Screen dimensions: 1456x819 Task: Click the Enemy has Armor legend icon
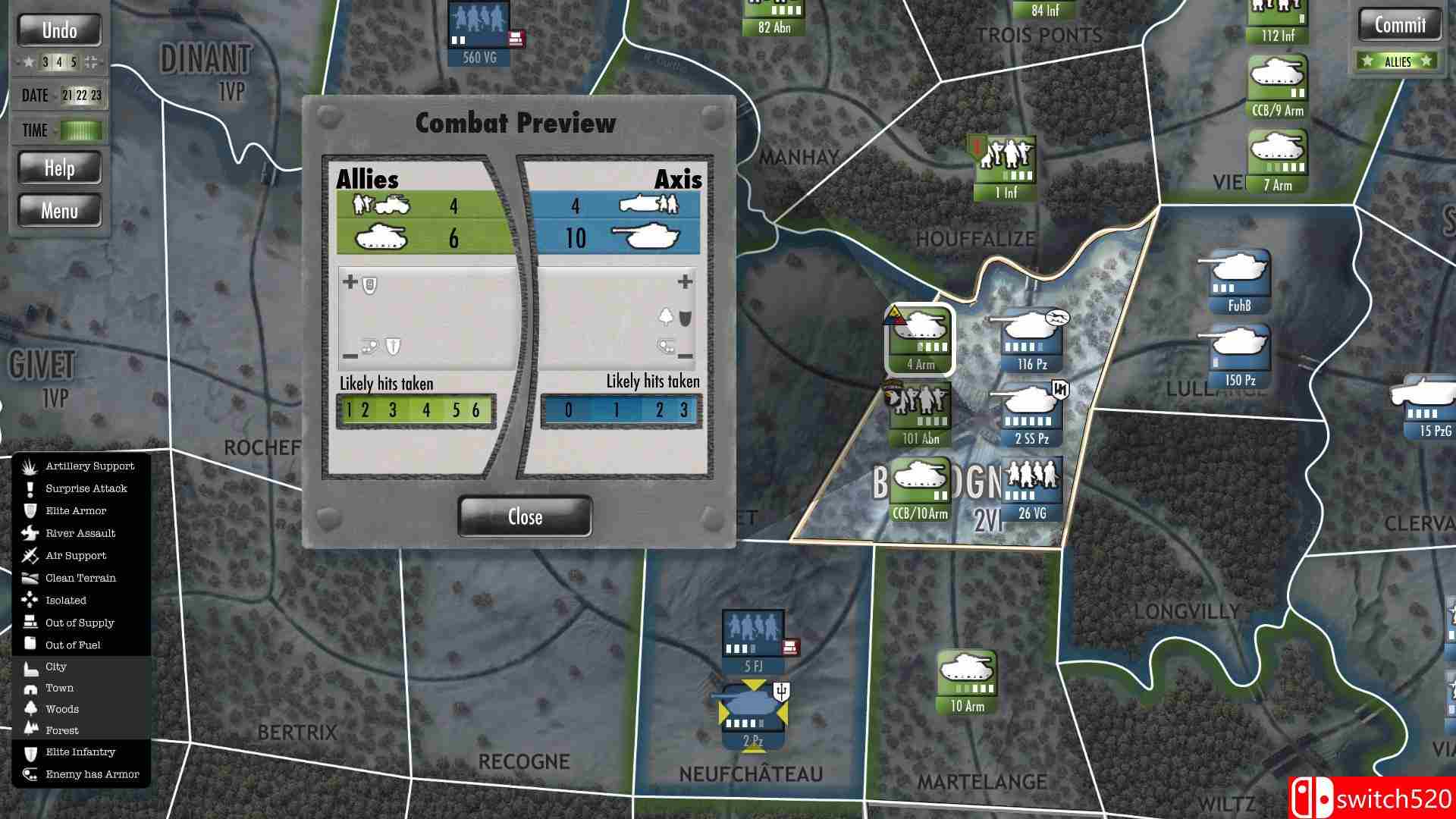coord(30,773)
